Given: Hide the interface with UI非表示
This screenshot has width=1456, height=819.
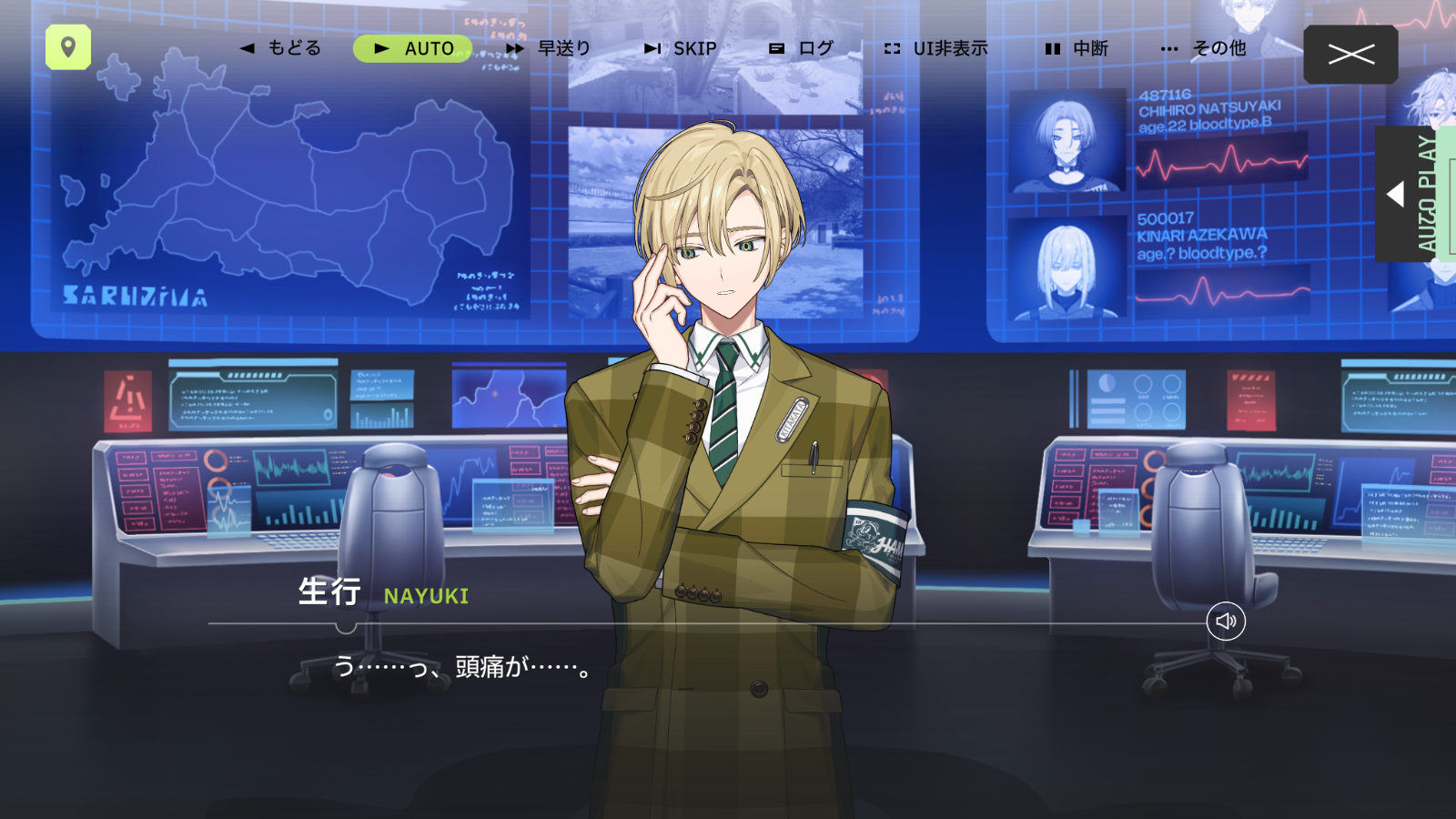Looking at the screenshot, I should coord(936,48).
